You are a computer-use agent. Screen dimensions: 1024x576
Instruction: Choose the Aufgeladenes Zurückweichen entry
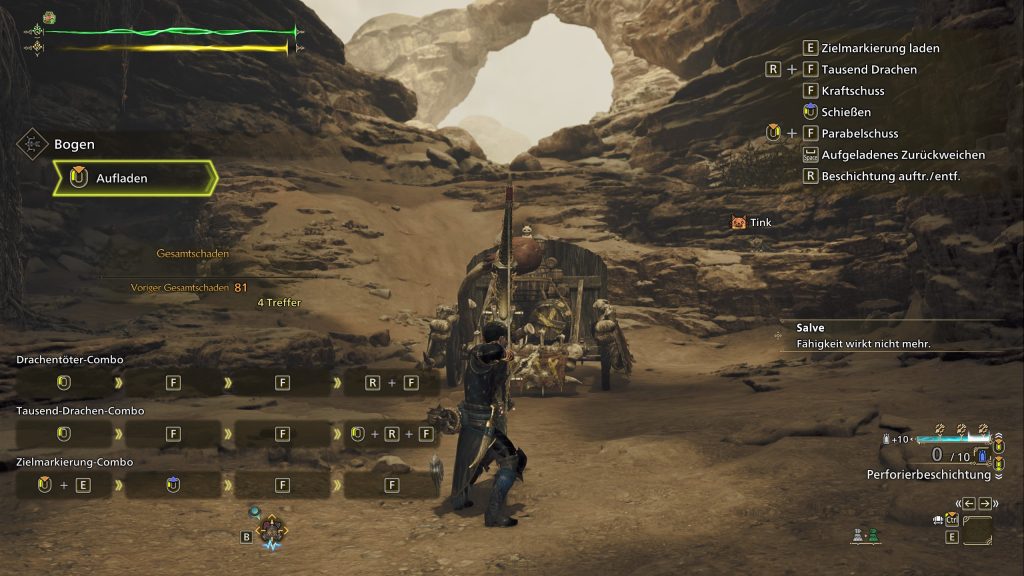pos(903,155)
